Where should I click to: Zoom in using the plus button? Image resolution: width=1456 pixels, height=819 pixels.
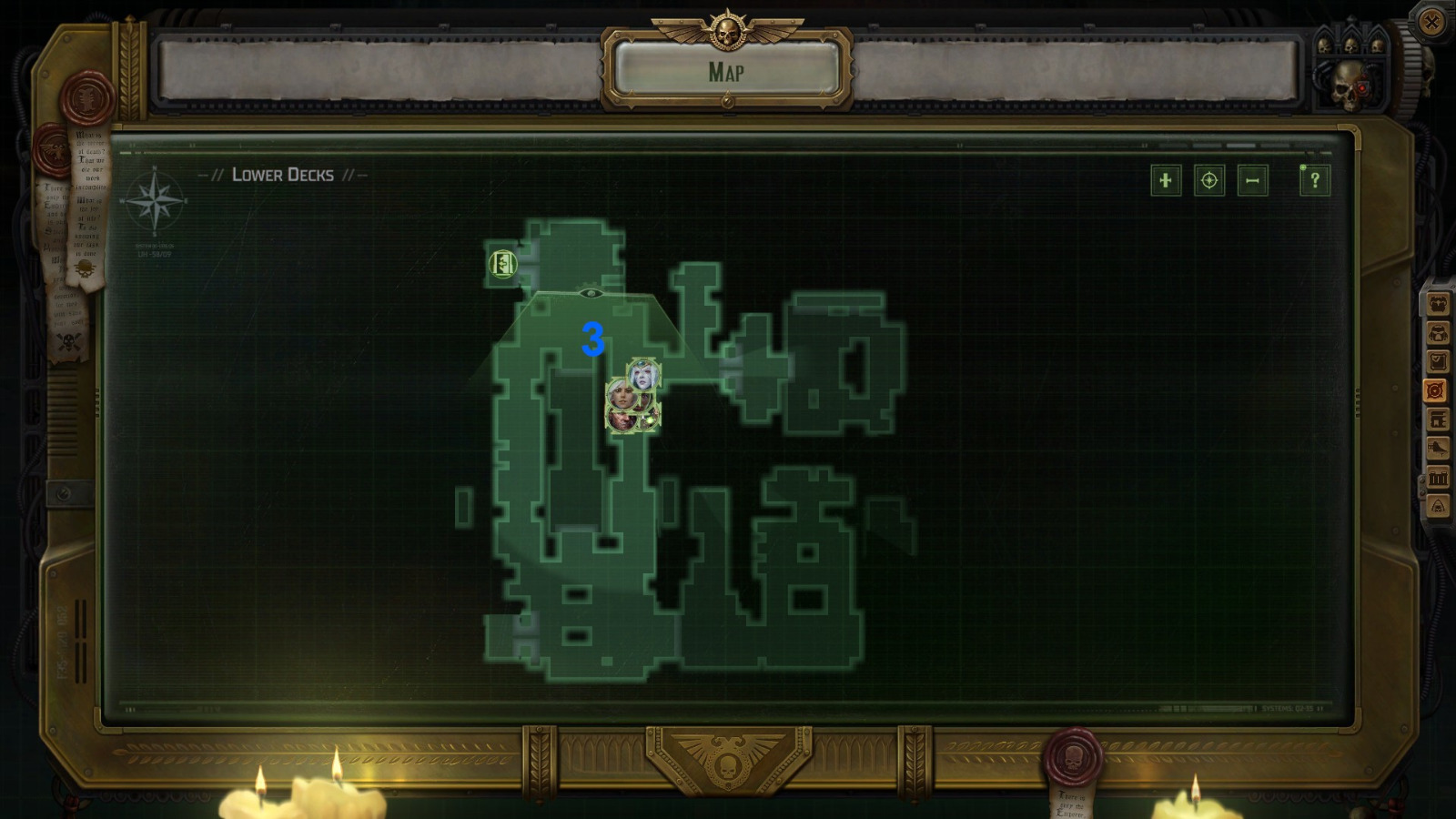1168,181
